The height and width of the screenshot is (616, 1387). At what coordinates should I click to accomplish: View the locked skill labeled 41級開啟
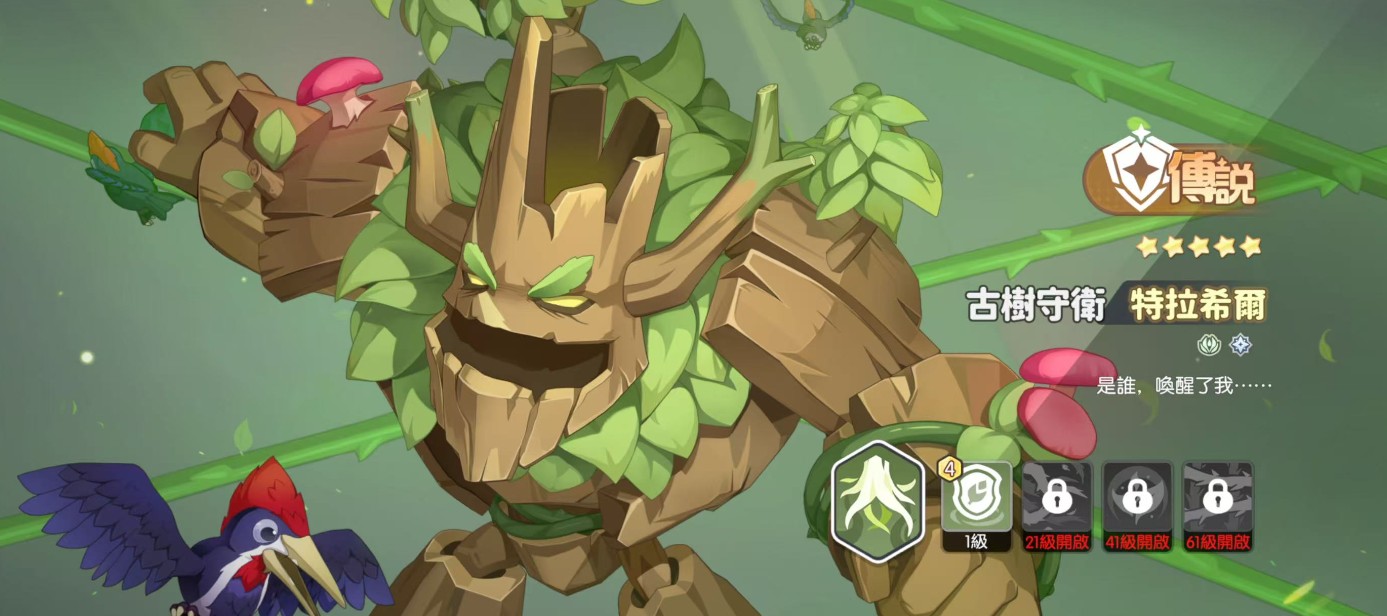tap(1137, 498)
